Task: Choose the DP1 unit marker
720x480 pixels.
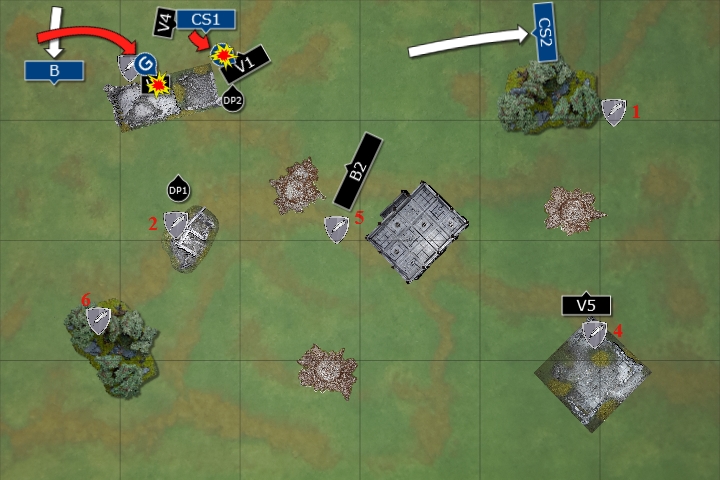Action: coord(178,189)
